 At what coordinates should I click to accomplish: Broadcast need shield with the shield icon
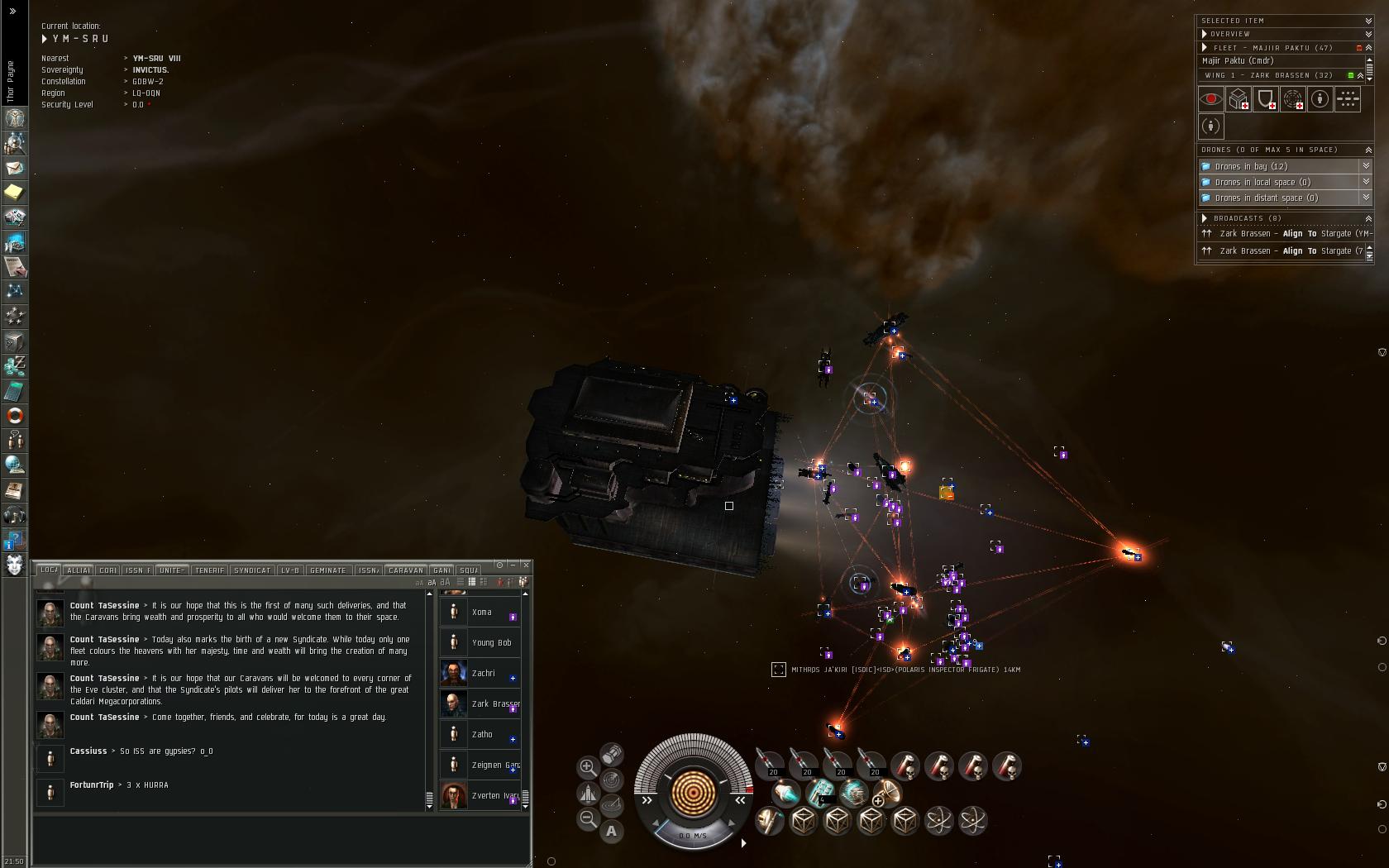point(1266,99)
